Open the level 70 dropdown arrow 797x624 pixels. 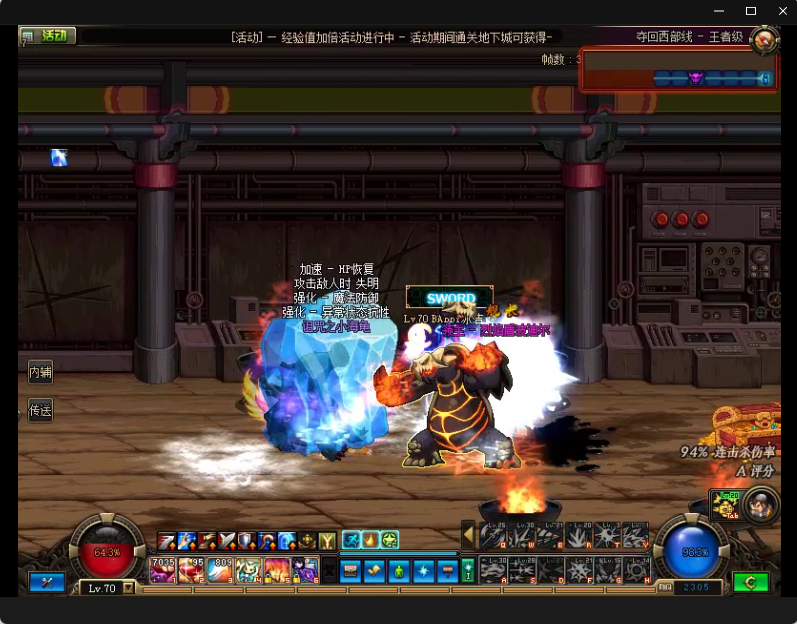pos(128,588)
